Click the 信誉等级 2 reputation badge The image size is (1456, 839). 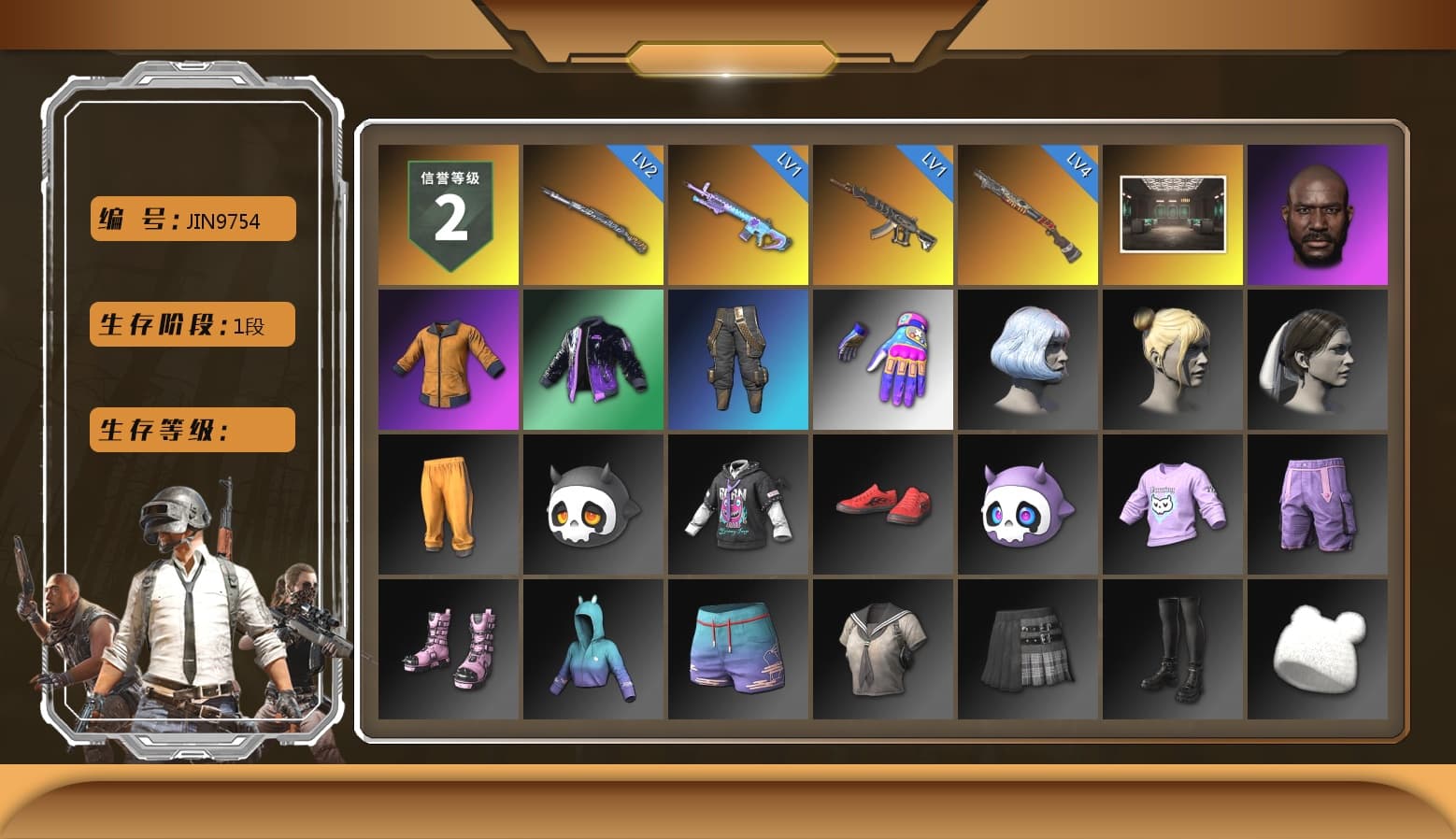(447, 213)
